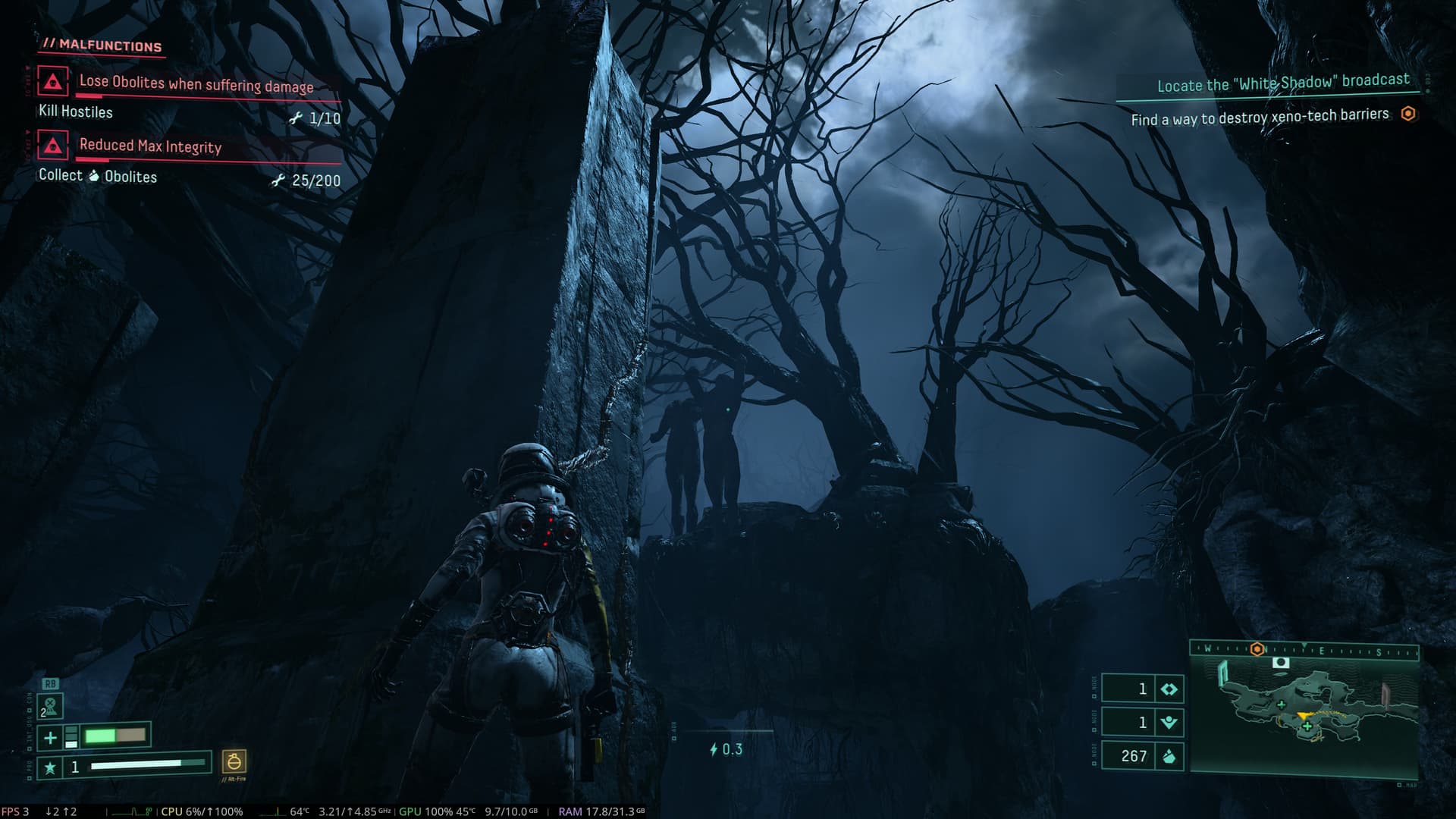Screen dimensions: 1456x819
Task: Open the 'White Shadow' broadcast objective tracker
Action: pyautogui.click(x=1282, y=83)
